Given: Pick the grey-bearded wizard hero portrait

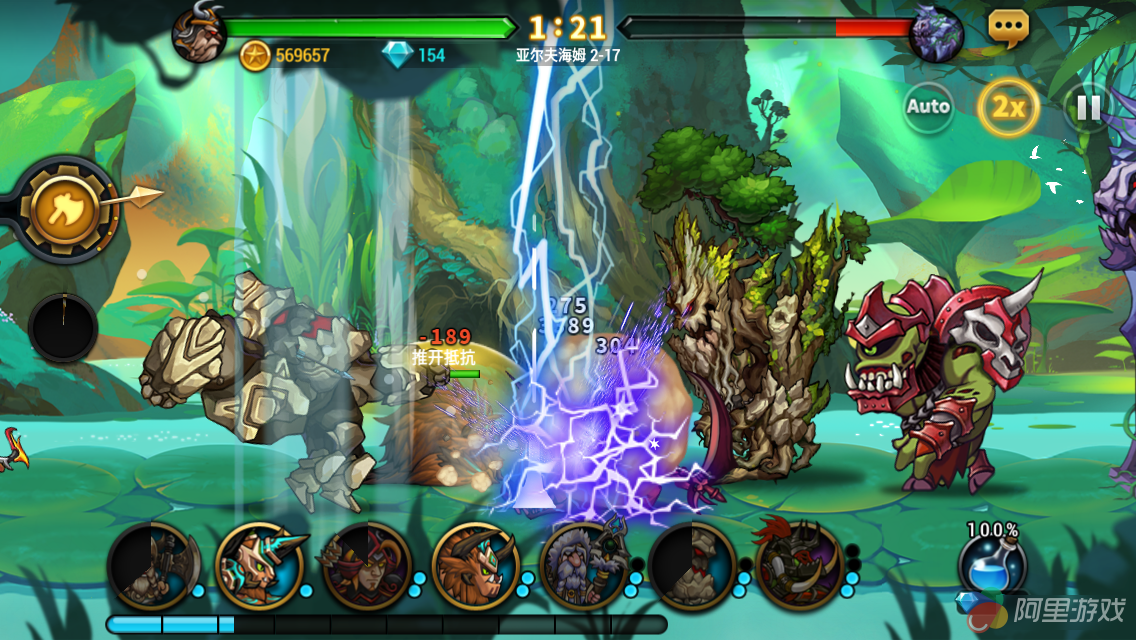Looking at the screenshot, I should pos(583,565).
